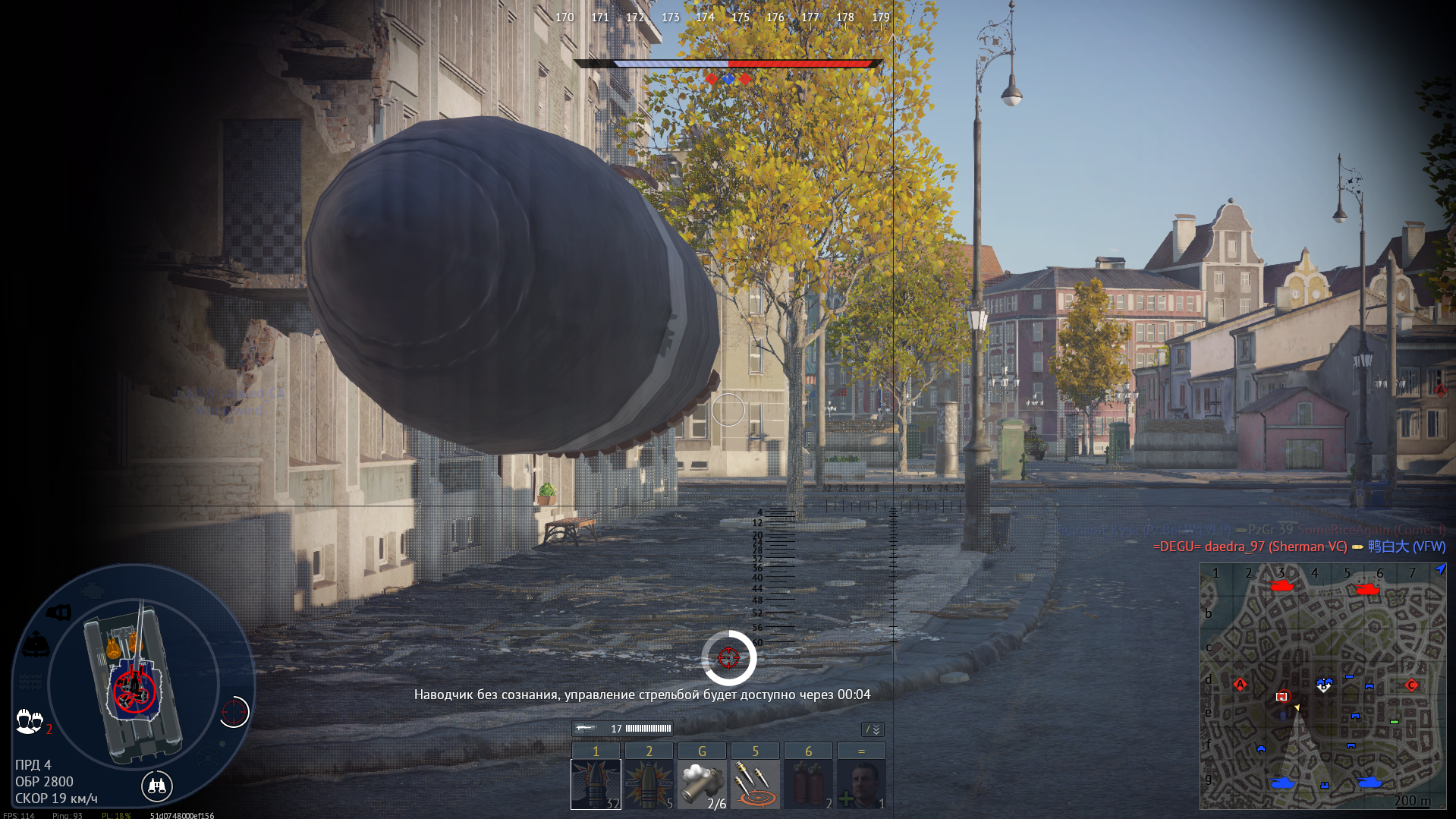Click the crew members icon

tap(29, 720)
